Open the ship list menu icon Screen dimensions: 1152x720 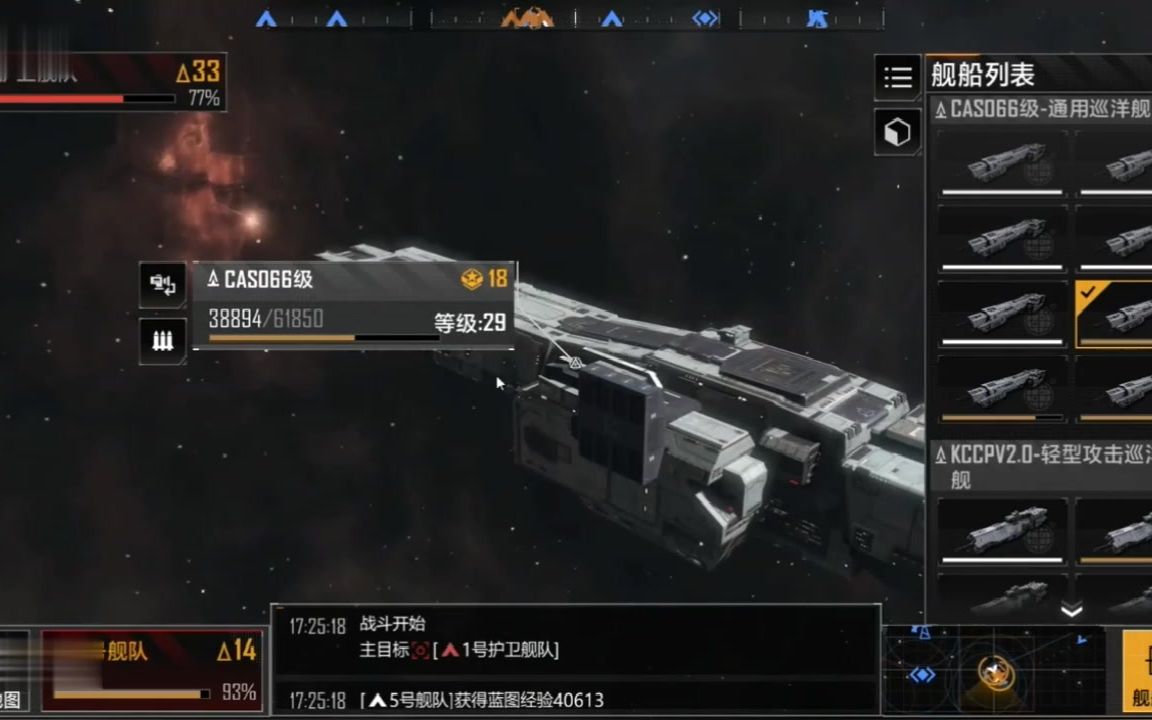click(x=897, y=77)
